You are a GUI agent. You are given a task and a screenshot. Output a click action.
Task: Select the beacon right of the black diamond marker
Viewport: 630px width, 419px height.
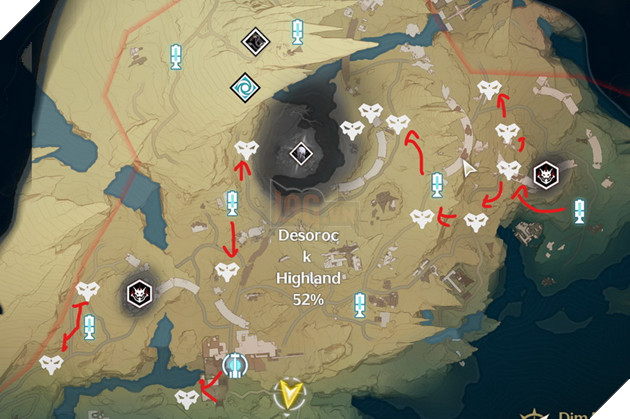point(297,33)
